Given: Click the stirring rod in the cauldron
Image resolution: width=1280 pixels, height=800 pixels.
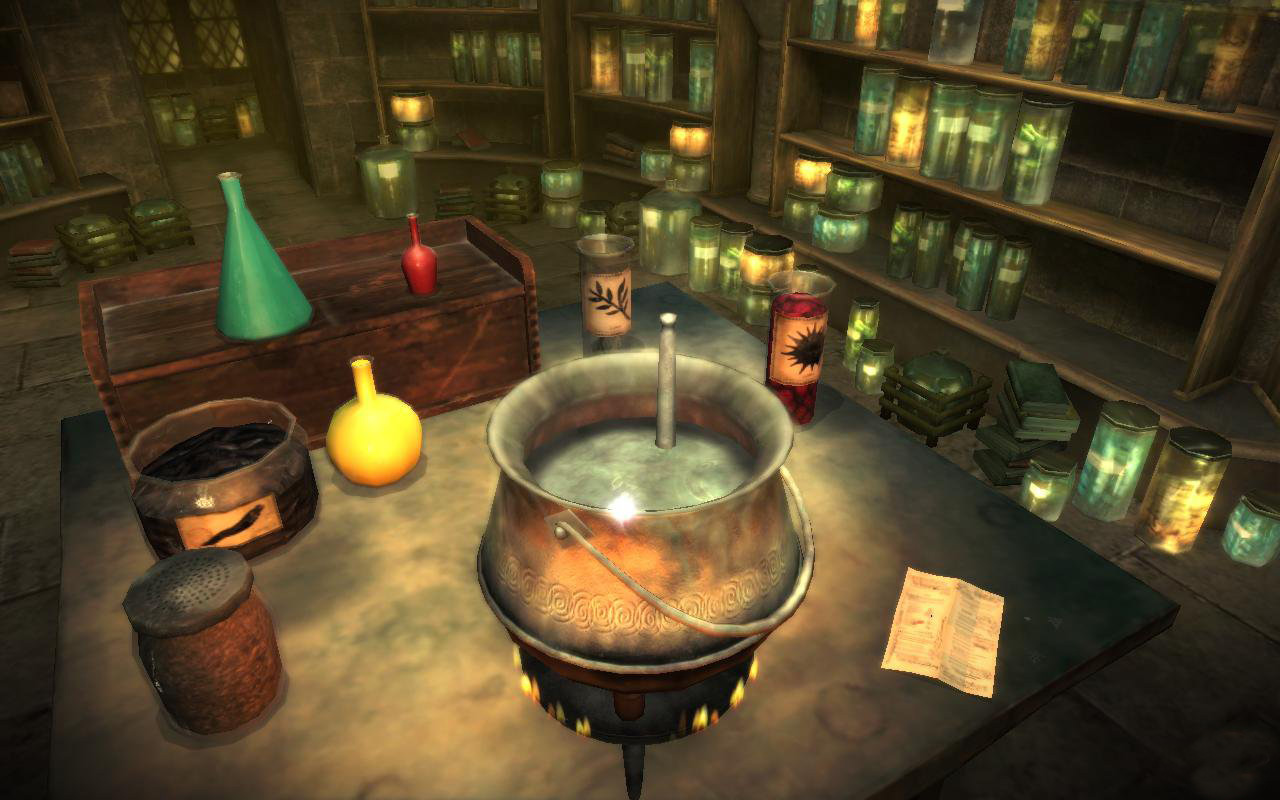Looking at the screenshot, I should click(666, 385).
